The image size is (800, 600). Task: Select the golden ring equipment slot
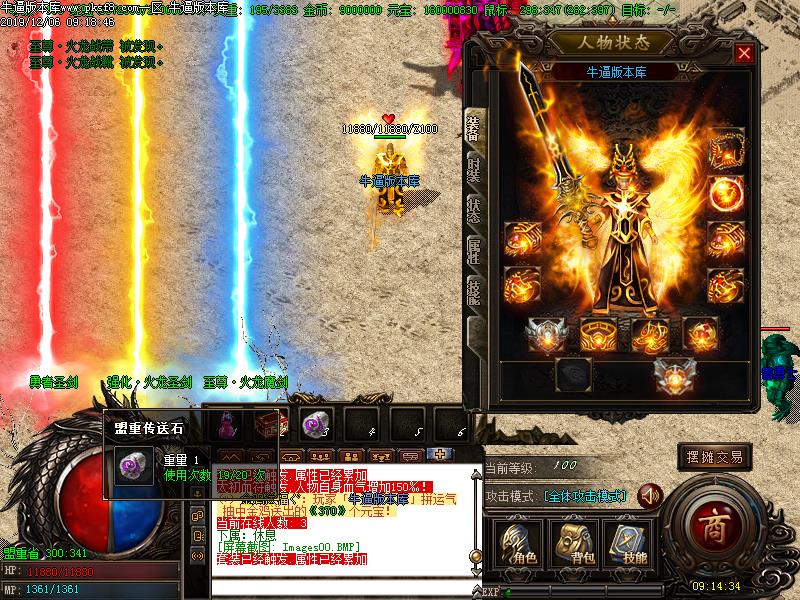point(597,336)
